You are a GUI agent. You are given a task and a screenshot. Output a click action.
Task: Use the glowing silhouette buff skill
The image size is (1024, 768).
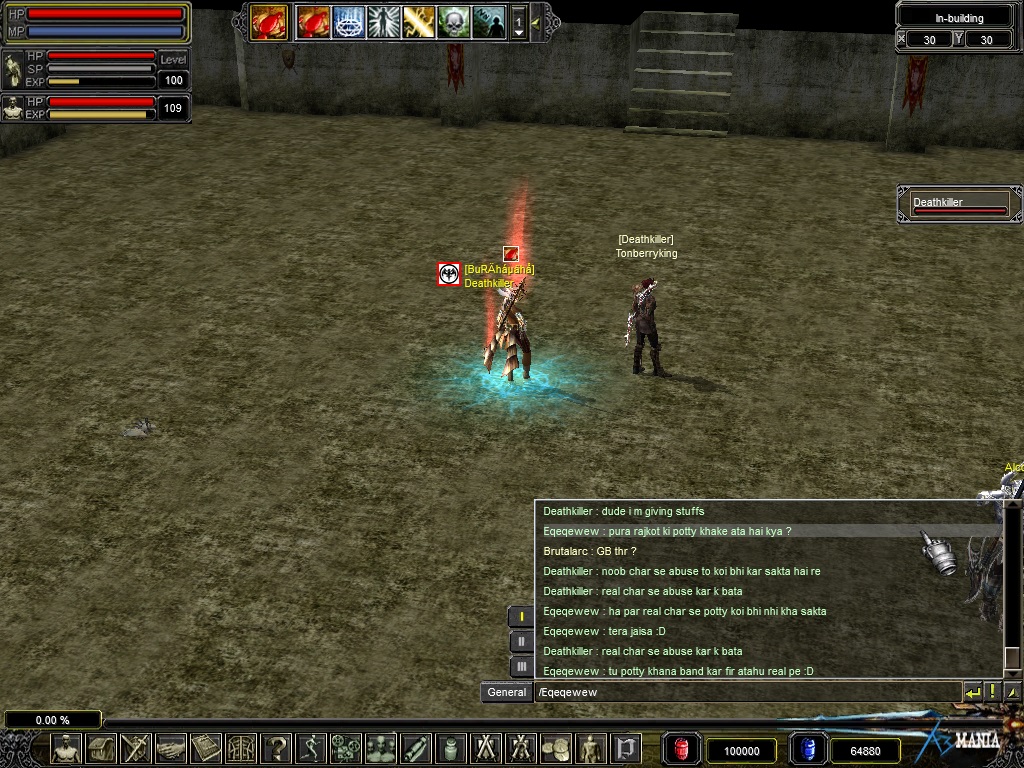[x=383, y=21]
